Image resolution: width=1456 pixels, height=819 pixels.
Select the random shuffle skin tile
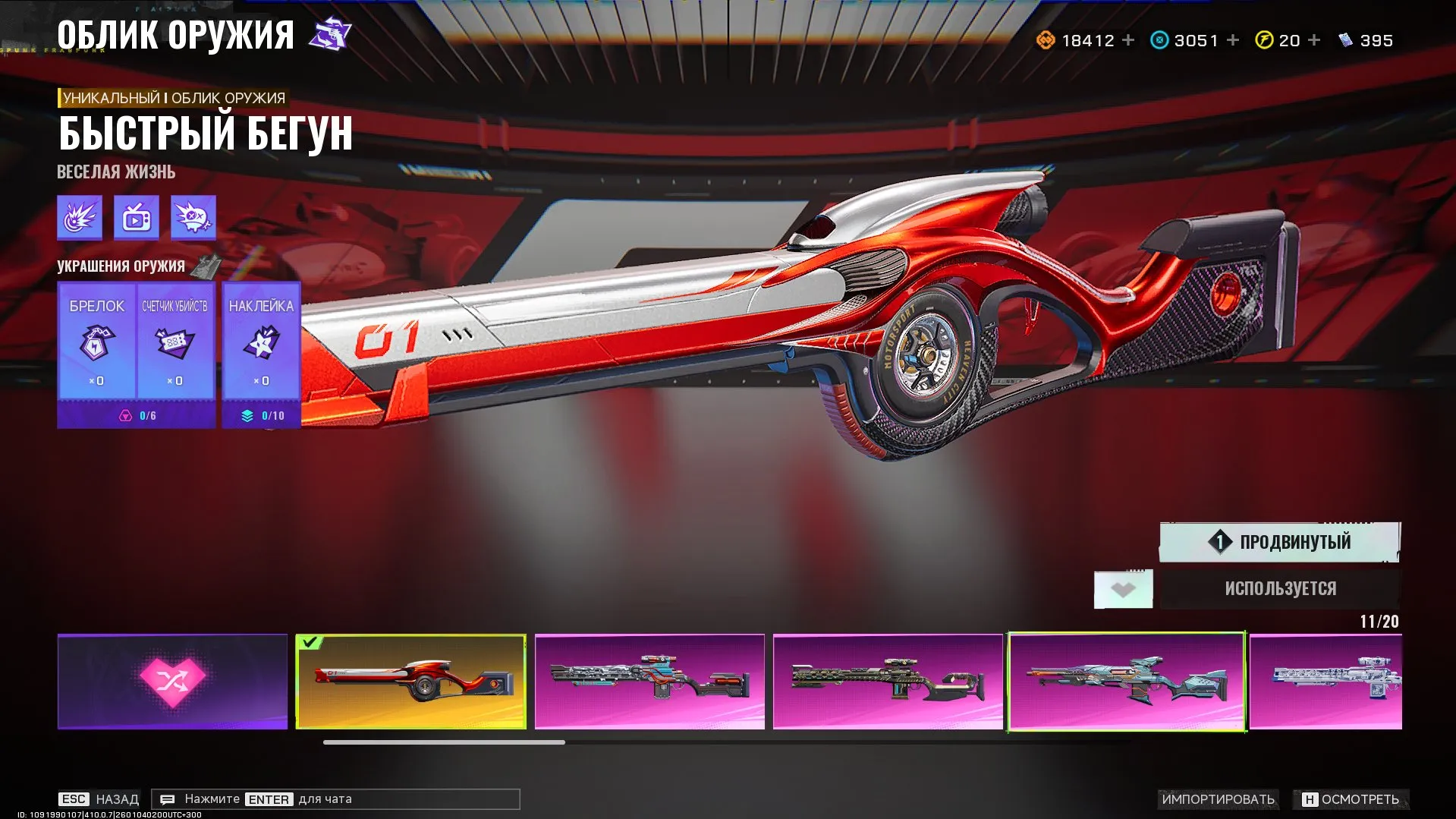[172, 681]
